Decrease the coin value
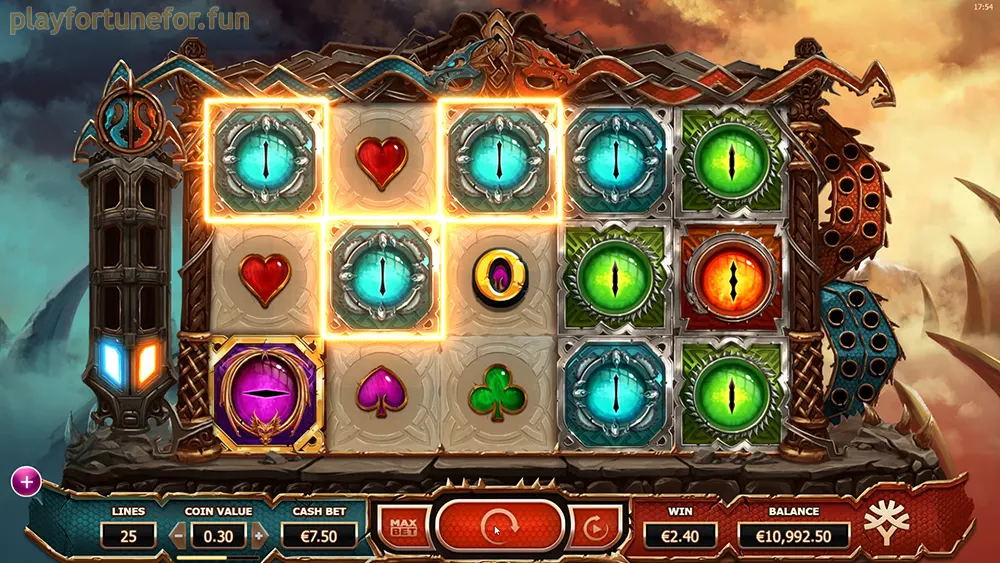The height and width of the screenshot is (563, 1000). [178, 535]
